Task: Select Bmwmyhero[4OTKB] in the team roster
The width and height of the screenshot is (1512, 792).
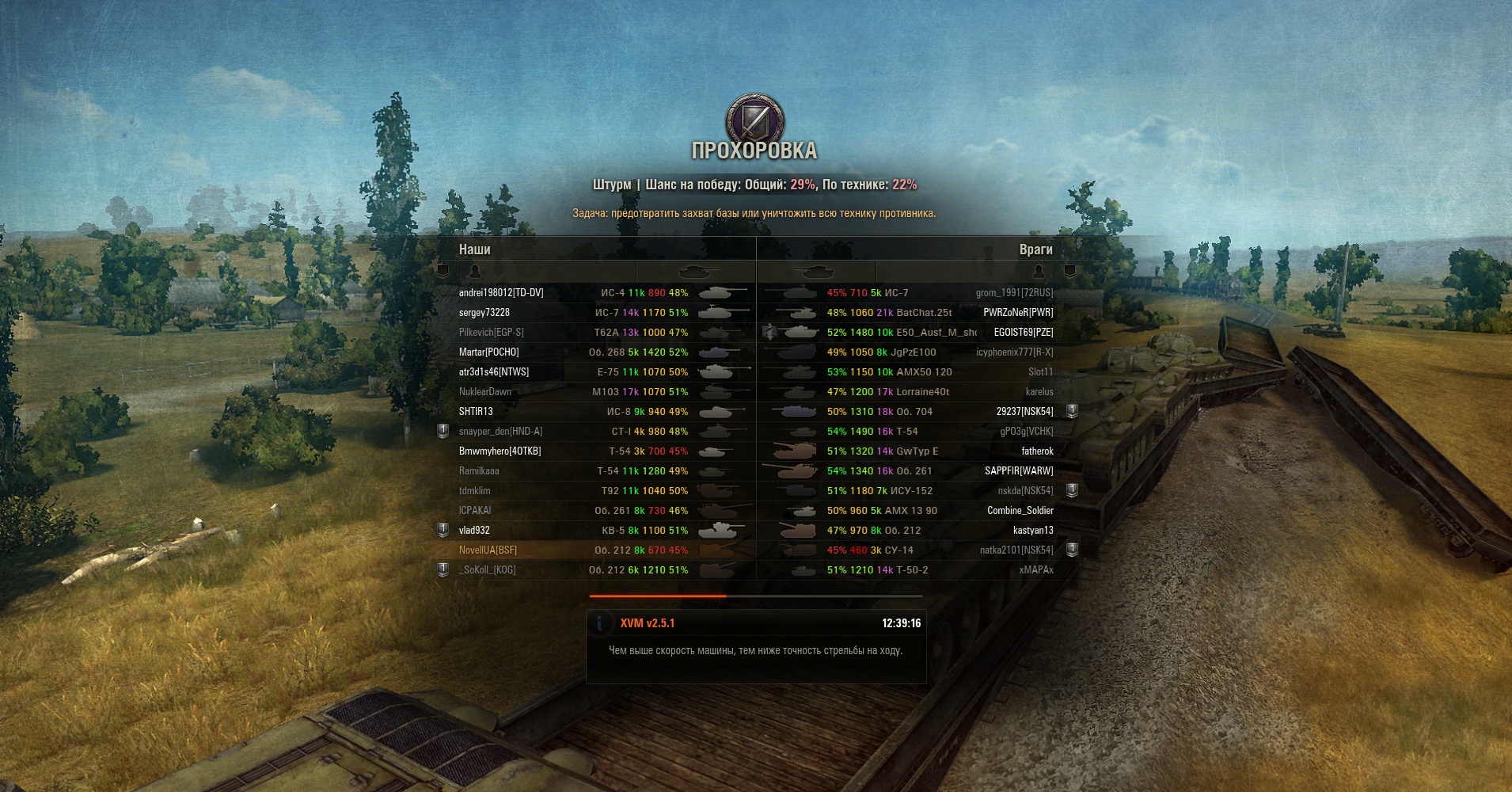Action: (x=500, y=451)
